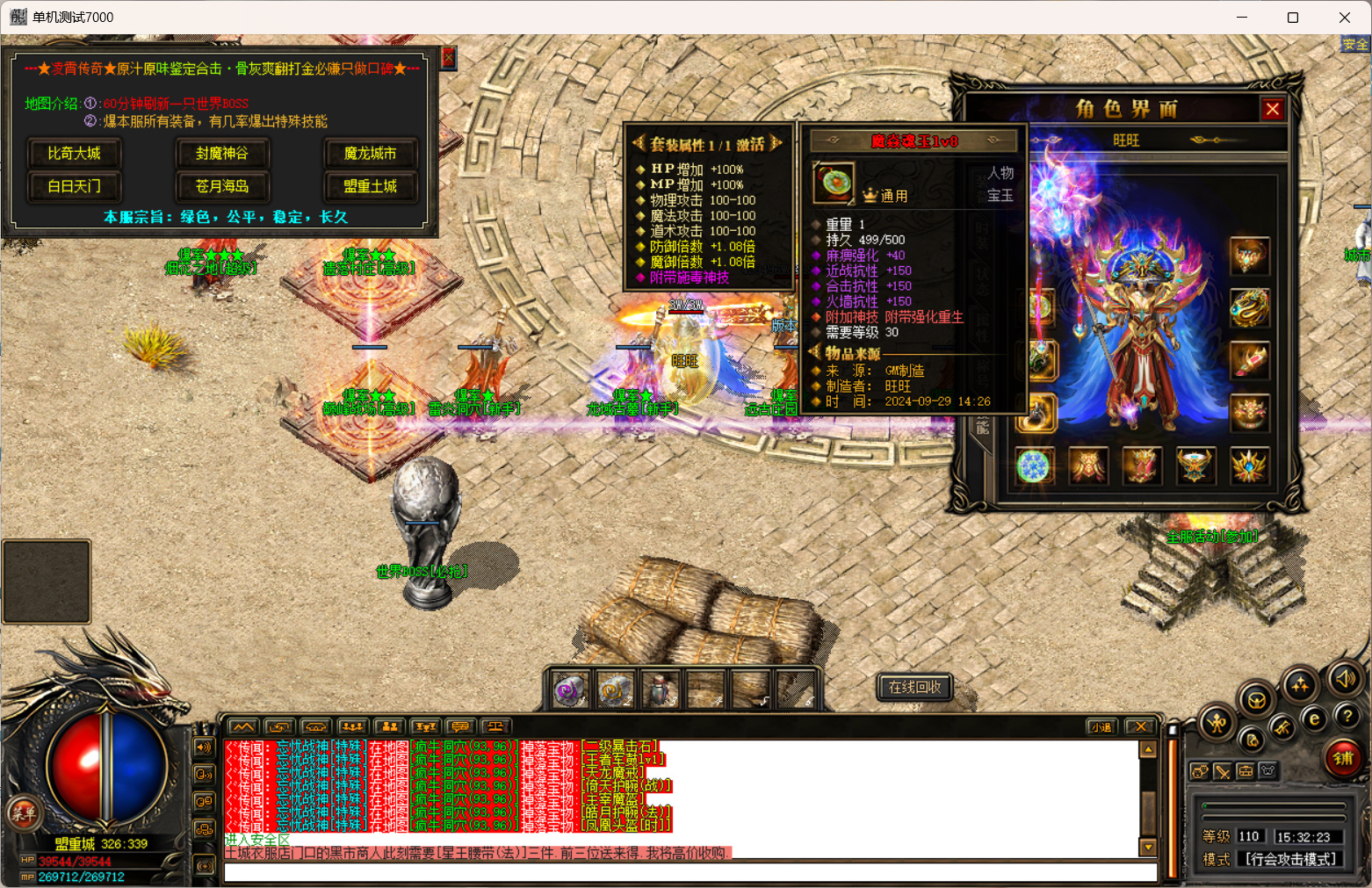This screenshot has height=888, width=1372.
Task: Toggle the top speaker icon on the chat sidebar
Action: (205, 747)
